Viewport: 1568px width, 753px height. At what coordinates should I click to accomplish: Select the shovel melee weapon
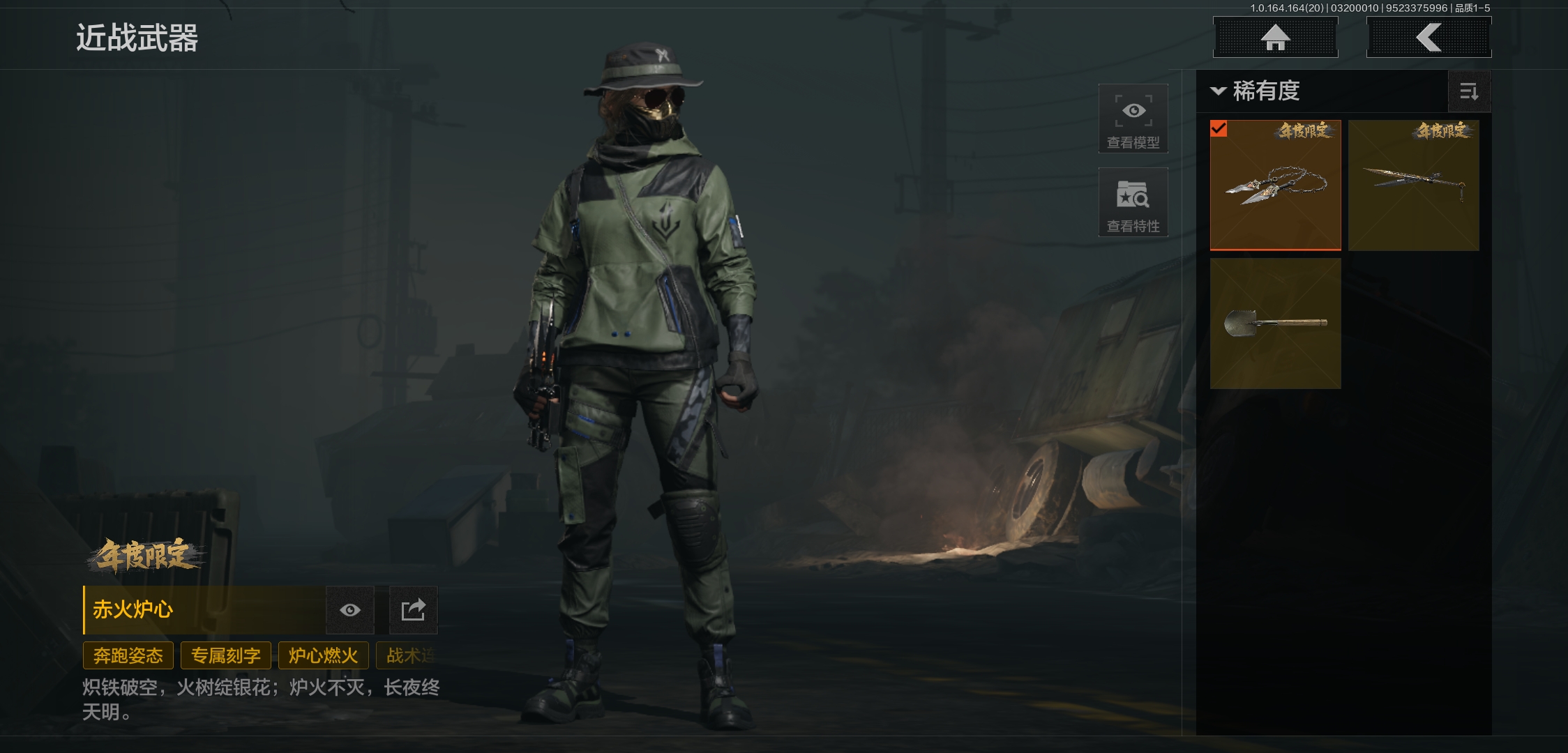[1275, 323]
